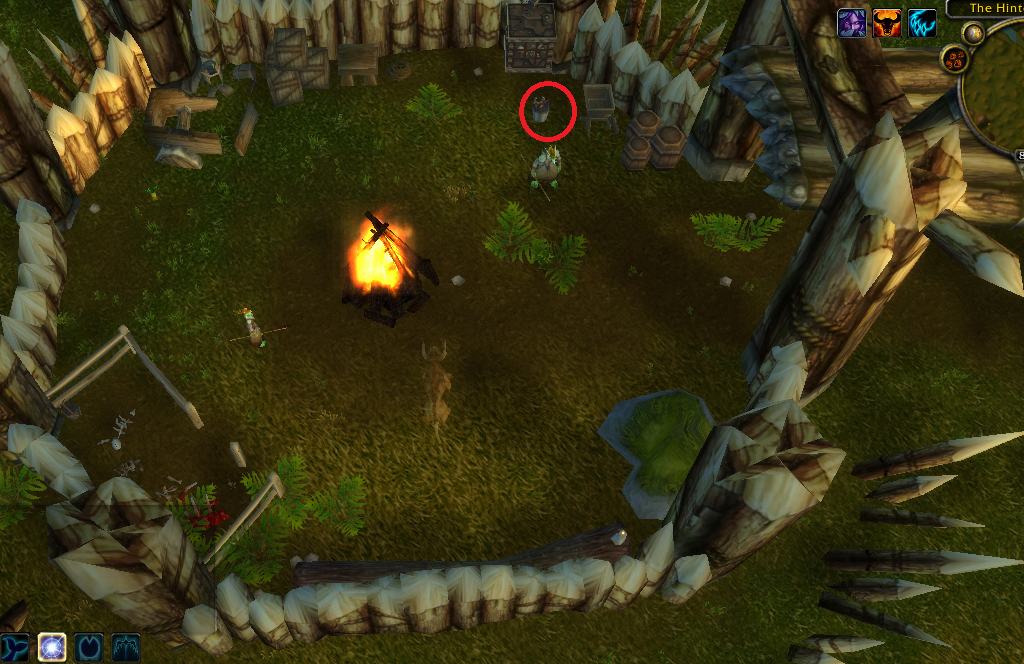1024x664 pixels.
Task: Click the blue claw swipe buff icon
Action: click(922, 23)
